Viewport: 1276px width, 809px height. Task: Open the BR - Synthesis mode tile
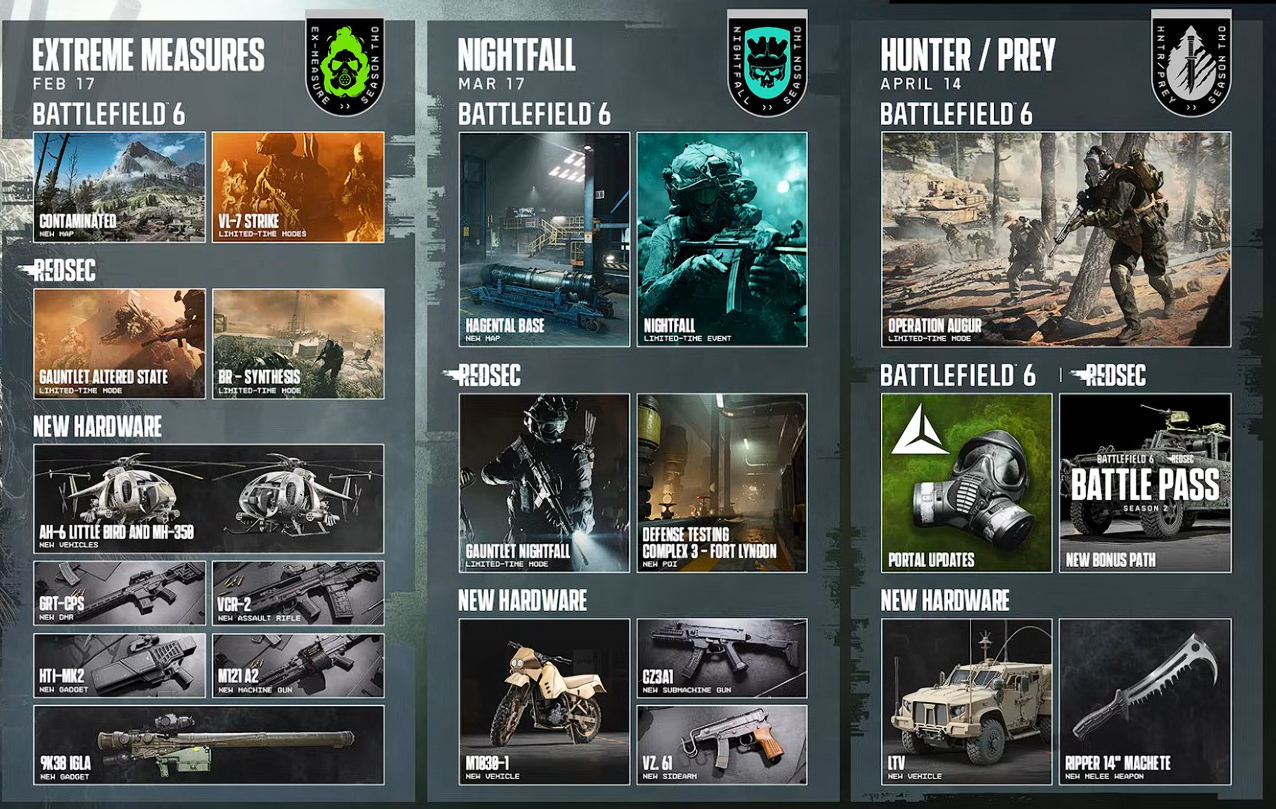298,343
